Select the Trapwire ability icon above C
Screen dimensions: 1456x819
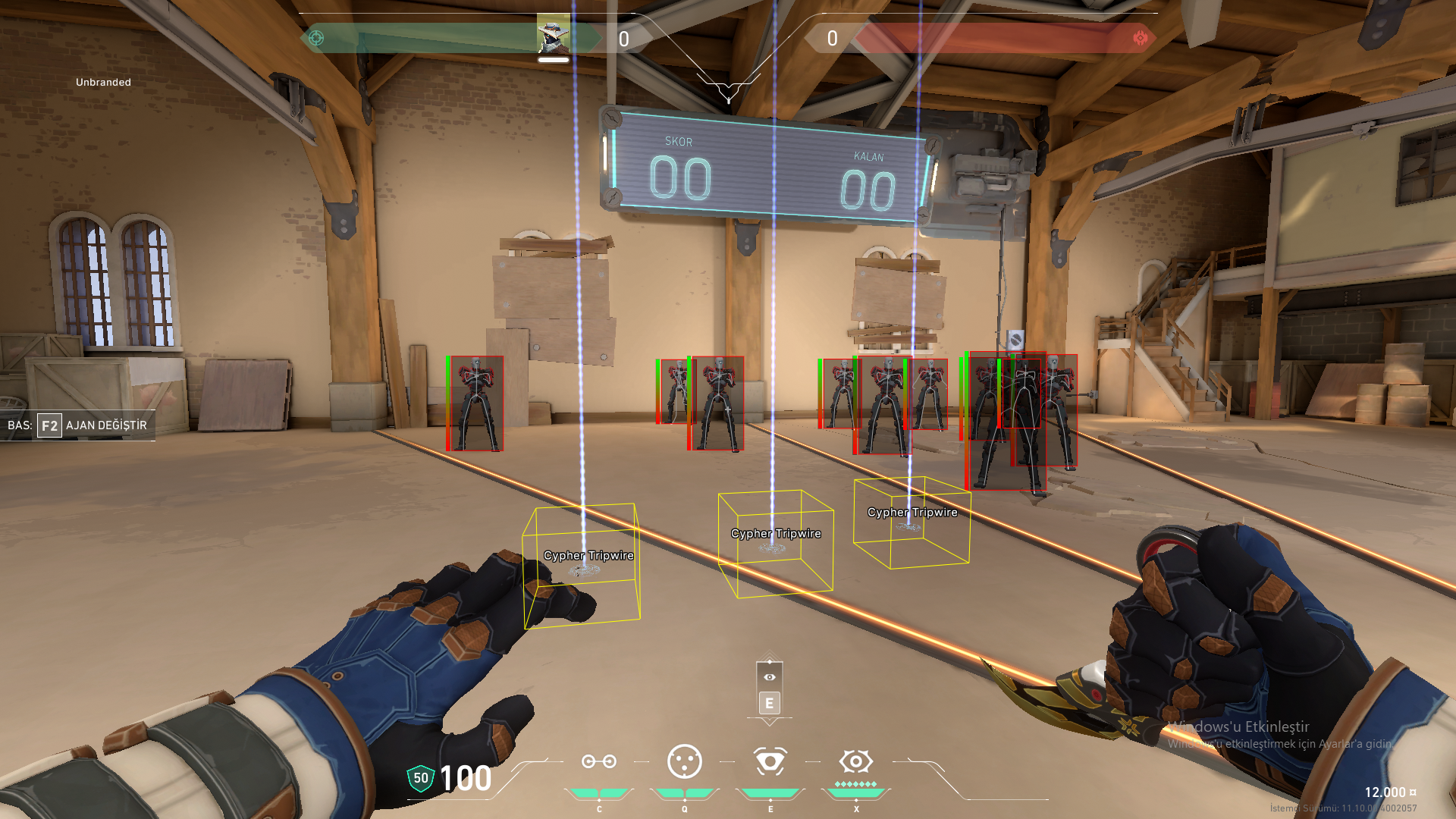(x=598, y=760)
